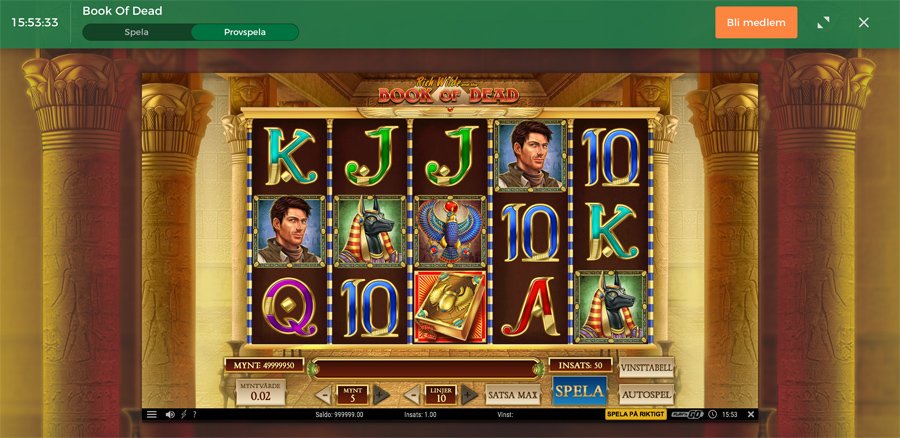Image resolution: width=900 pixels, height=438 pixels.
Task: Start AUTOSPEL auto play
Action: (x=646, y=393)
